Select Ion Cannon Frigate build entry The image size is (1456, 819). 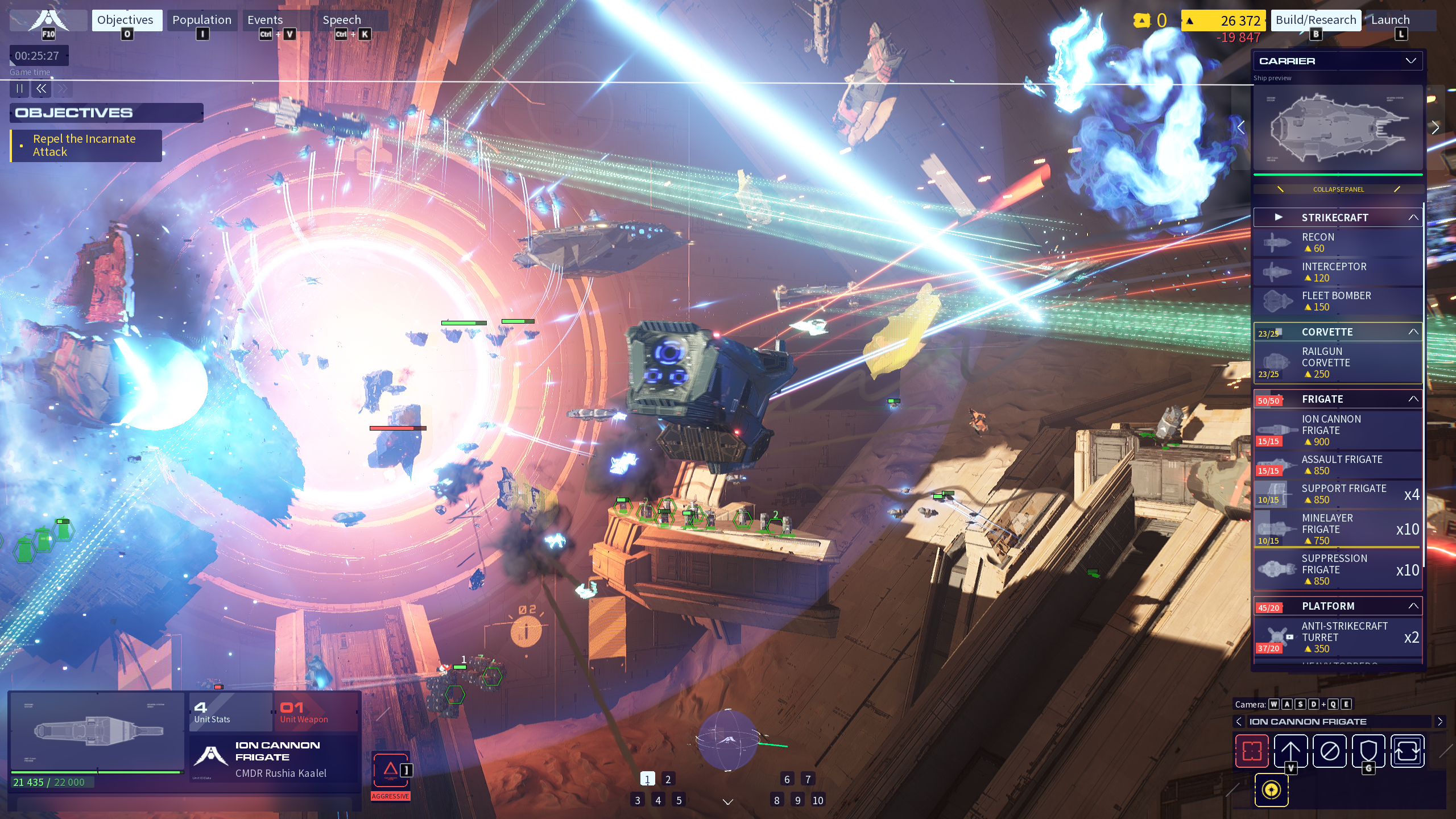pos(1337,430)
